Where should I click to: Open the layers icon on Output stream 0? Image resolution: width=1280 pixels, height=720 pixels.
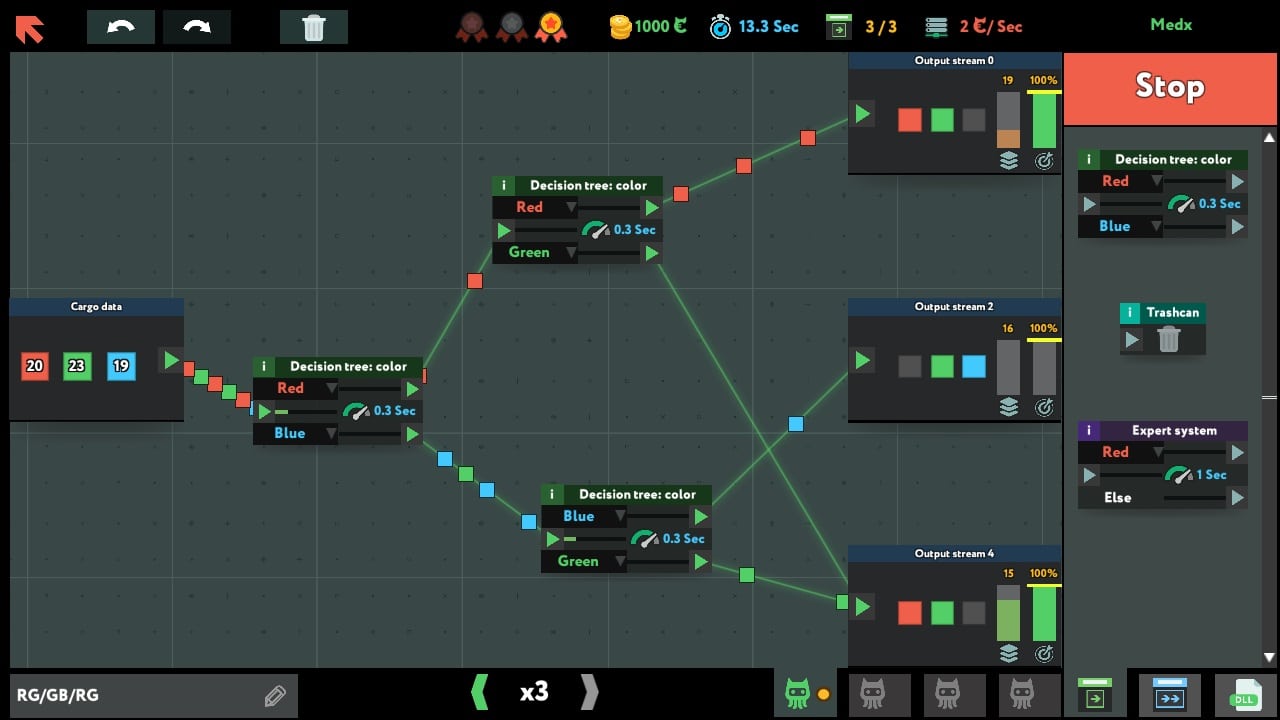point(1009,160)
